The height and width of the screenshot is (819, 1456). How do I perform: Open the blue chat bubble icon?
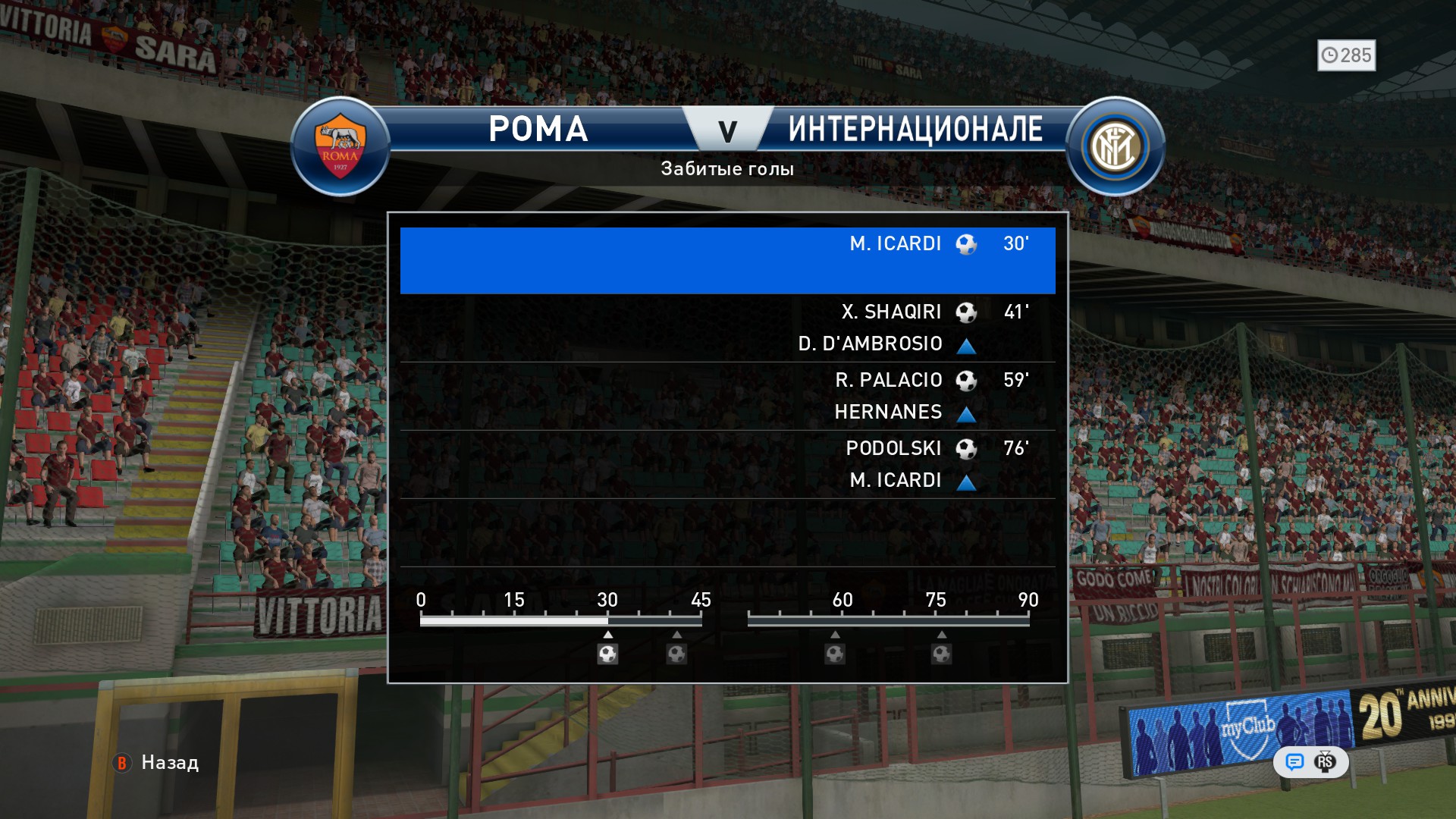[1294, 761]
